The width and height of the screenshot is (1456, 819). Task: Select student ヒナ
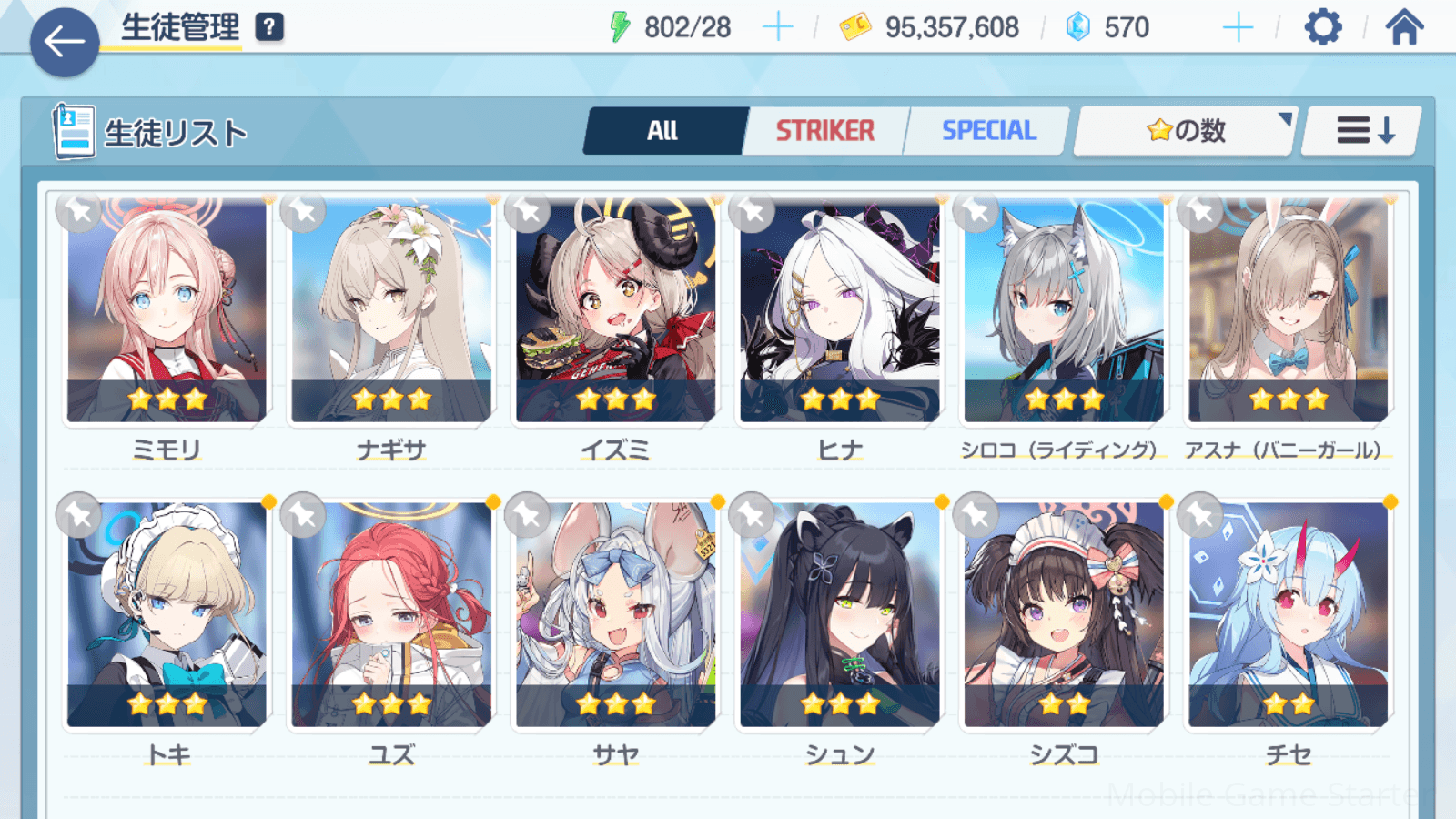pos(840,311)
